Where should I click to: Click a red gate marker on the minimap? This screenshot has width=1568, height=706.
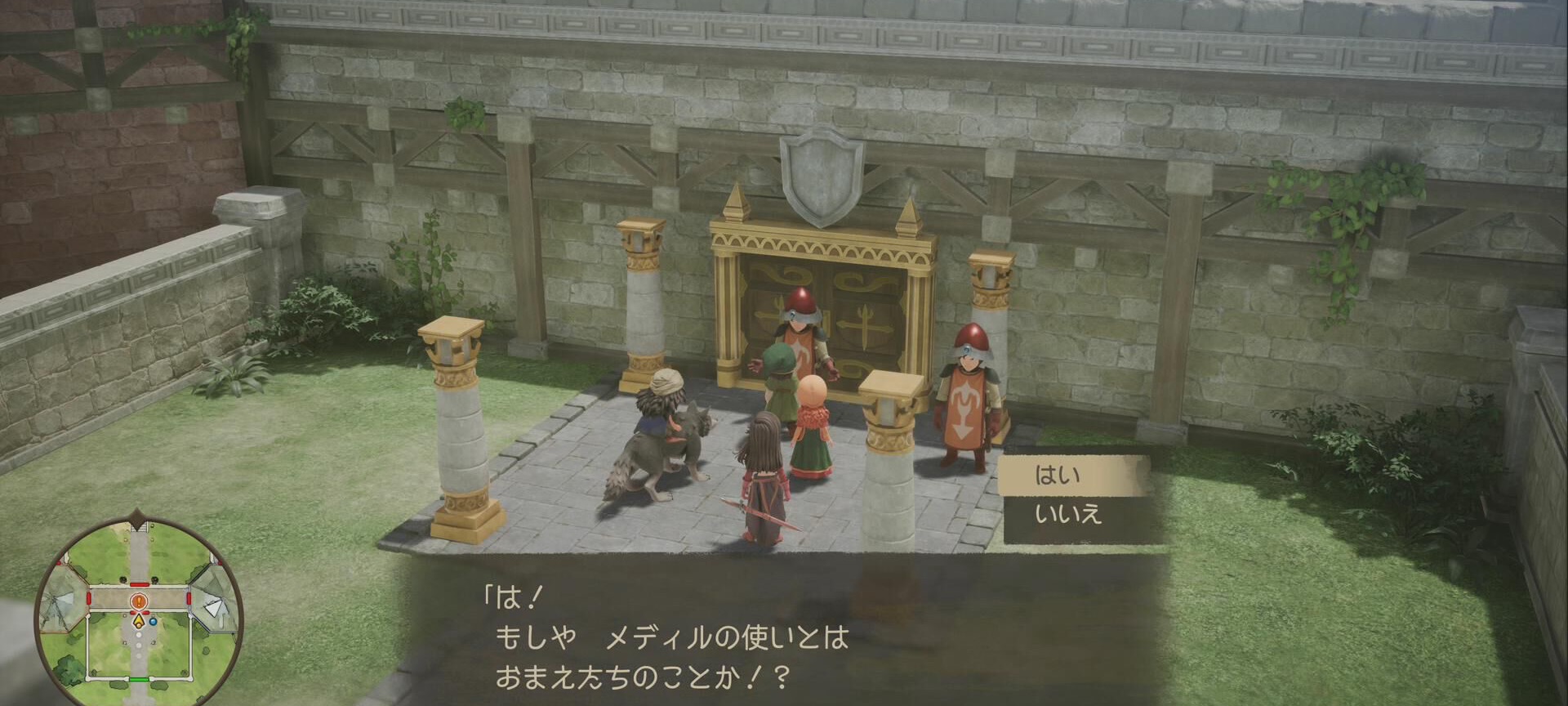139,585
